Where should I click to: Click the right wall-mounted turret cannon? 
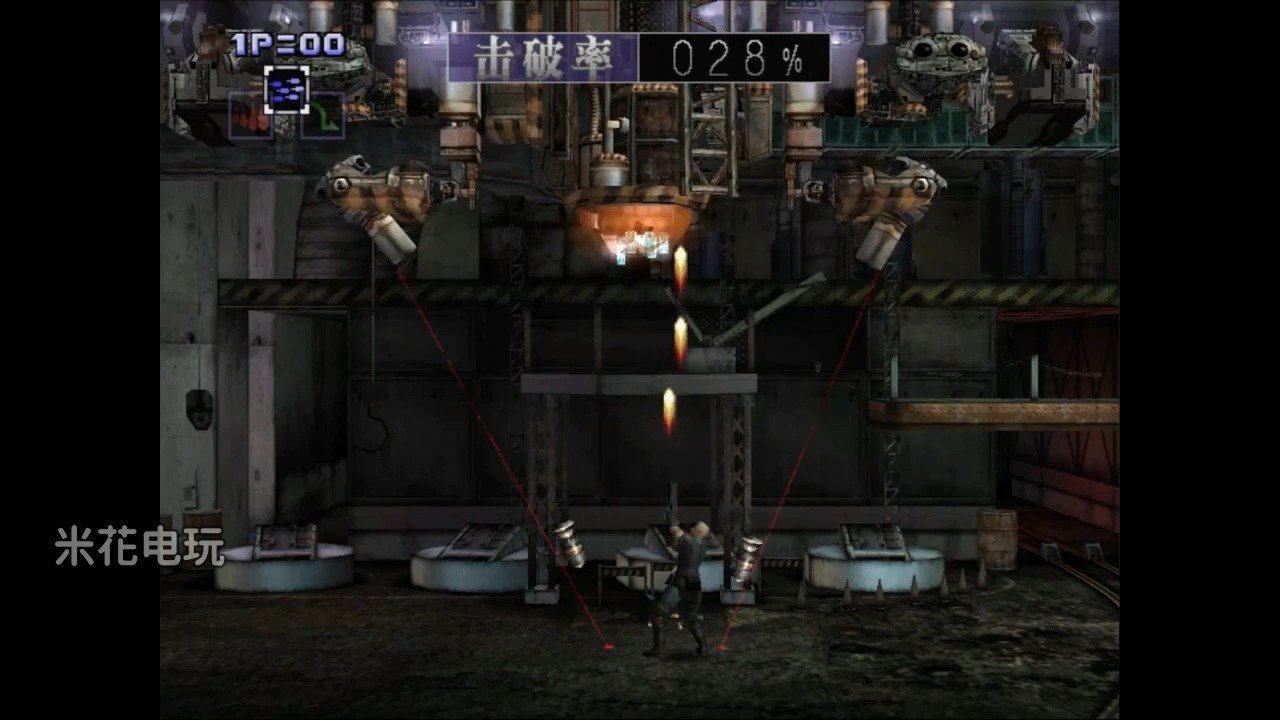click(890, 200)
